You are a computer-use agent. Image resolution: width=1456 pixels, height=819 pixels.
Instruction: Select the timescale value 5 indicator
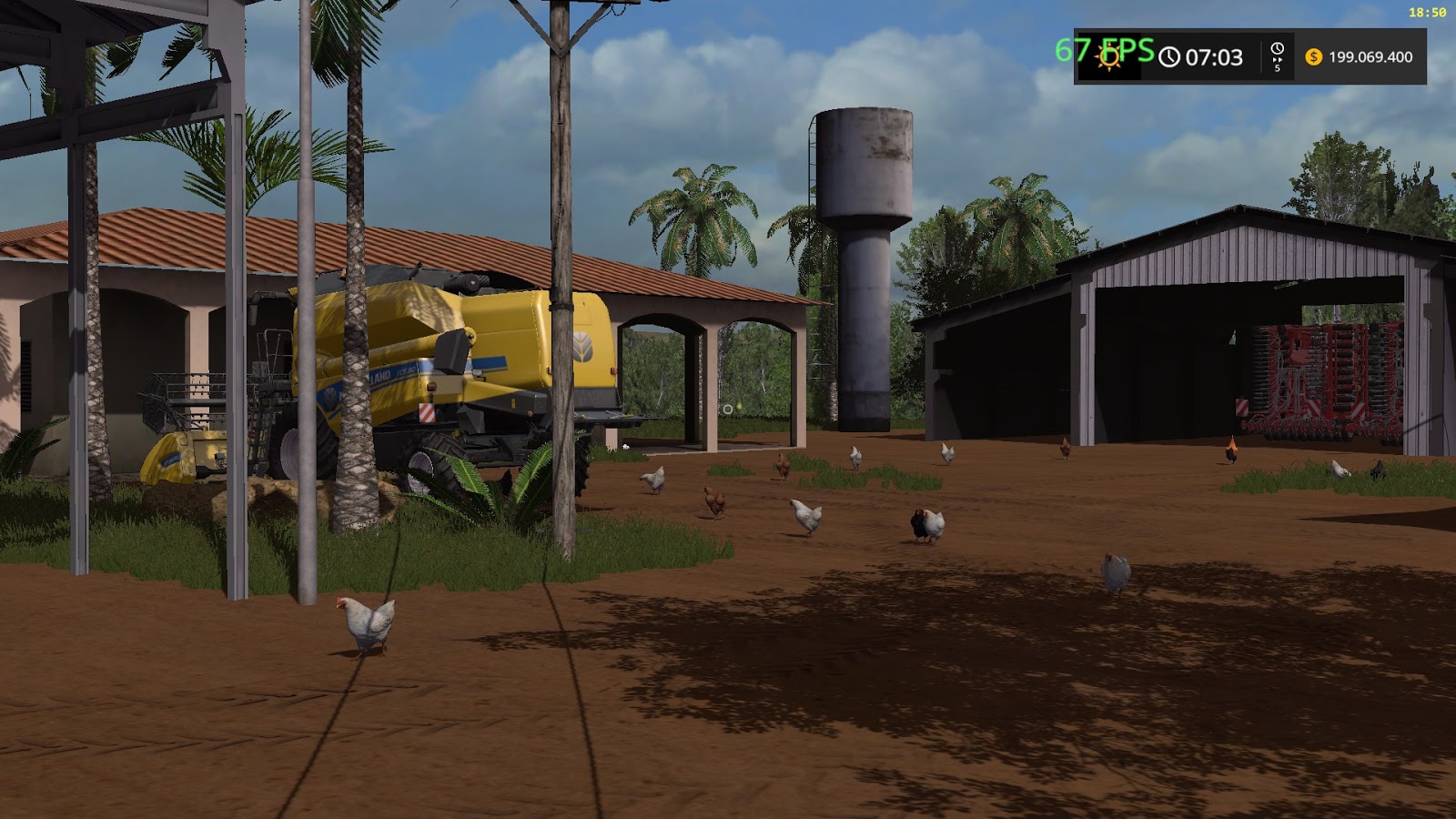click(x=1279, y=67)
